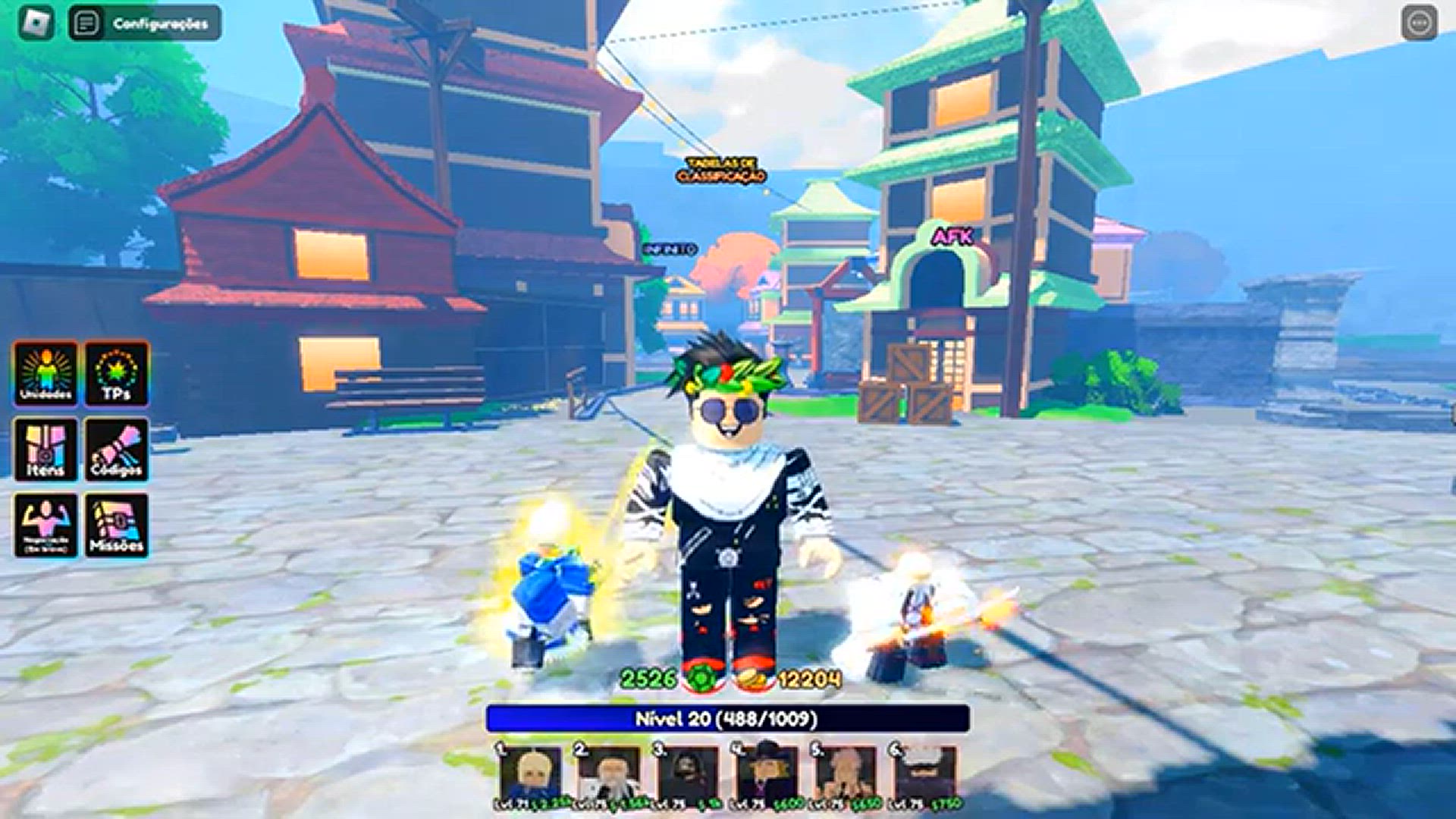The image size is (1456, 819).
Task: Click the three-dot options button
Action: coord(1419,23)
